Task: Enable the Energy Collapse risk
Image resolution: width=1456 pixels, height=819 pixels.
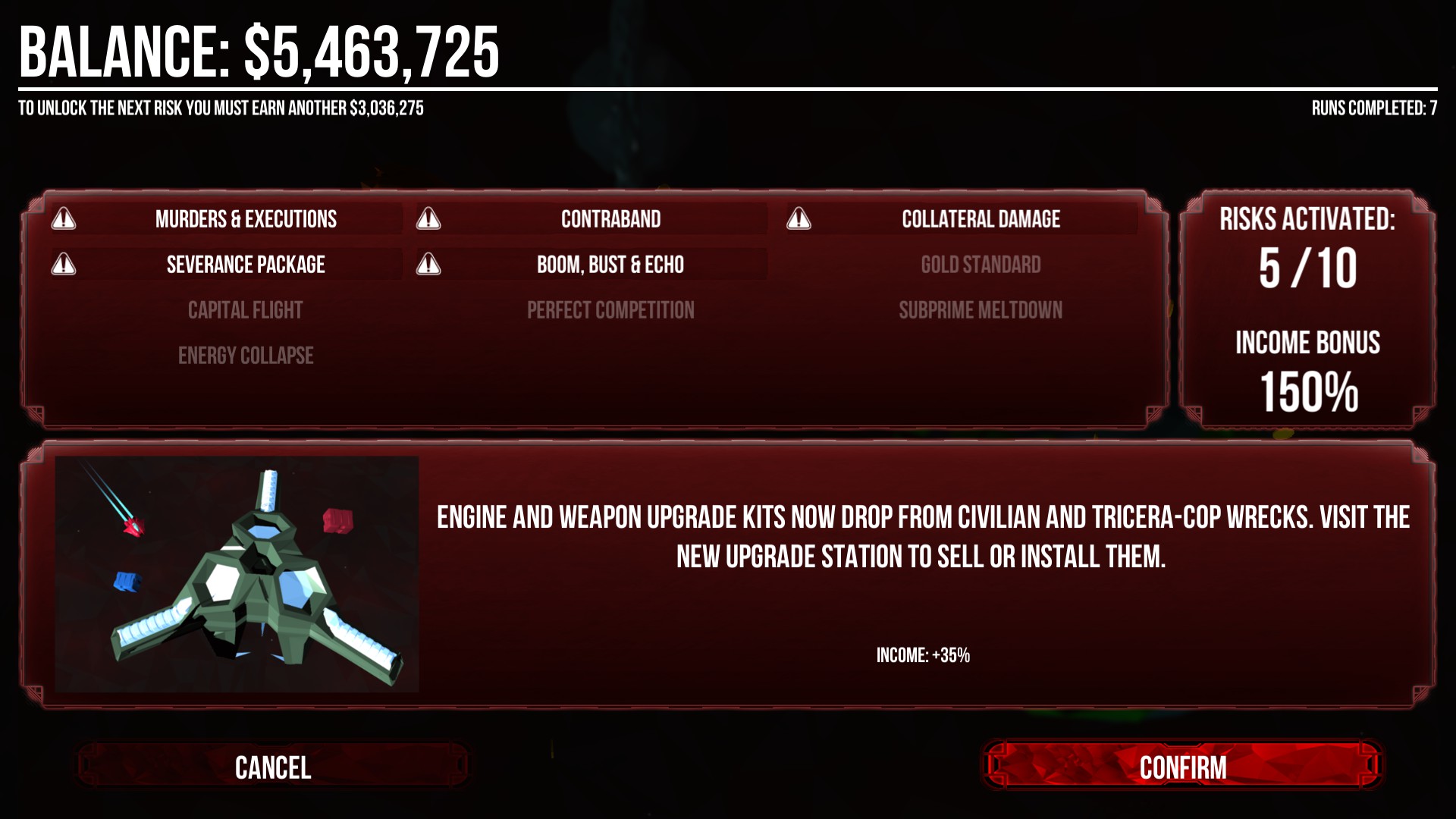Action: 246,355
